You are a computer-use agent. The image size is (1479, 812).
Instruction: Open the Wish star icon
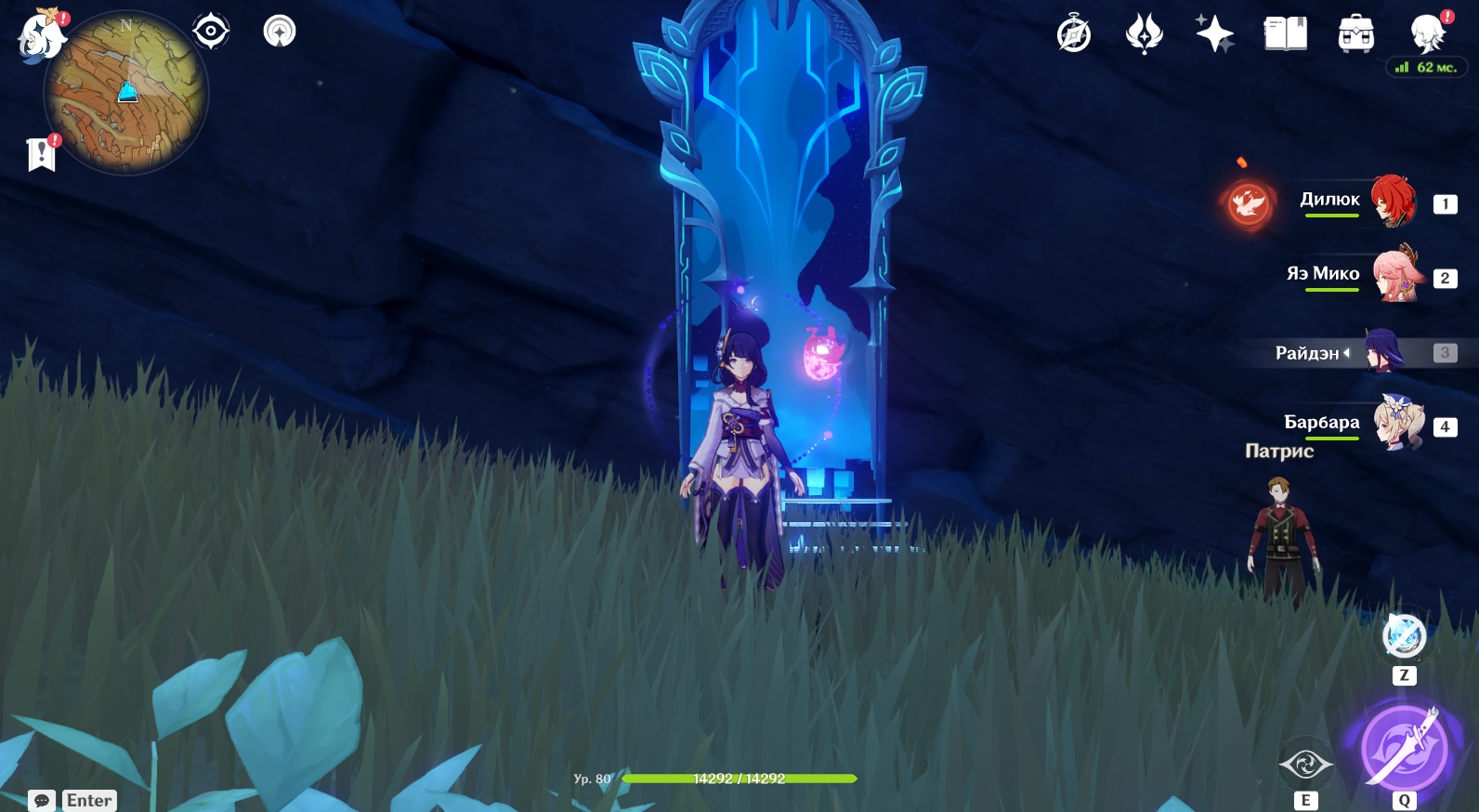1214,34
